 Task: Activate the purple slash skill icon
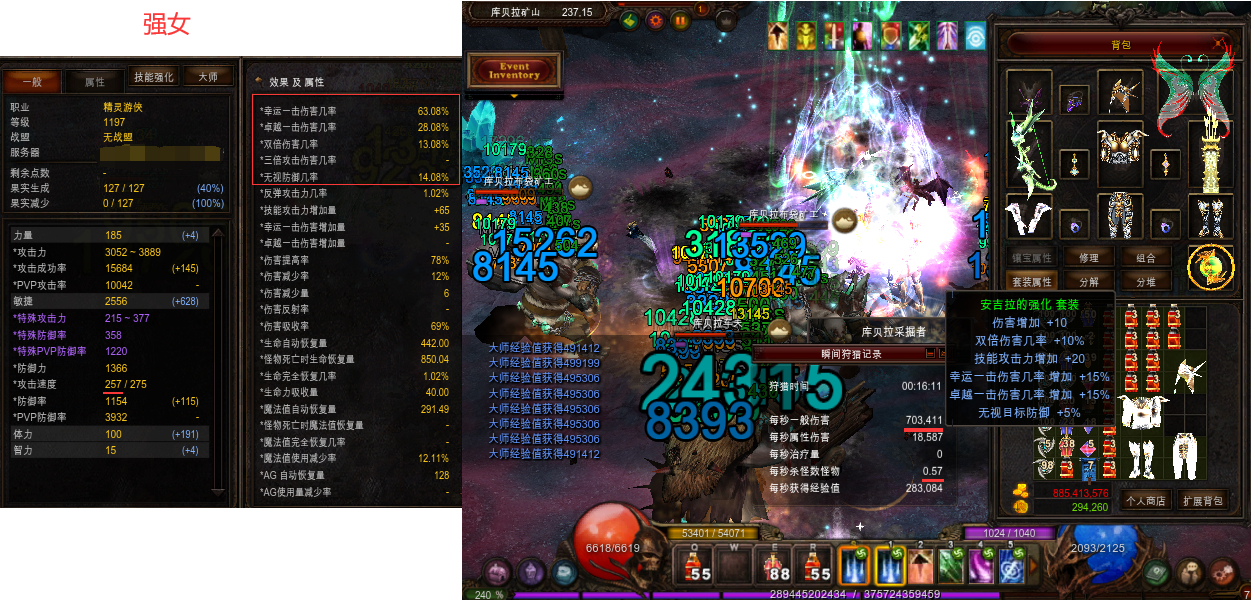pyautogui.click(x=982, y=566)
